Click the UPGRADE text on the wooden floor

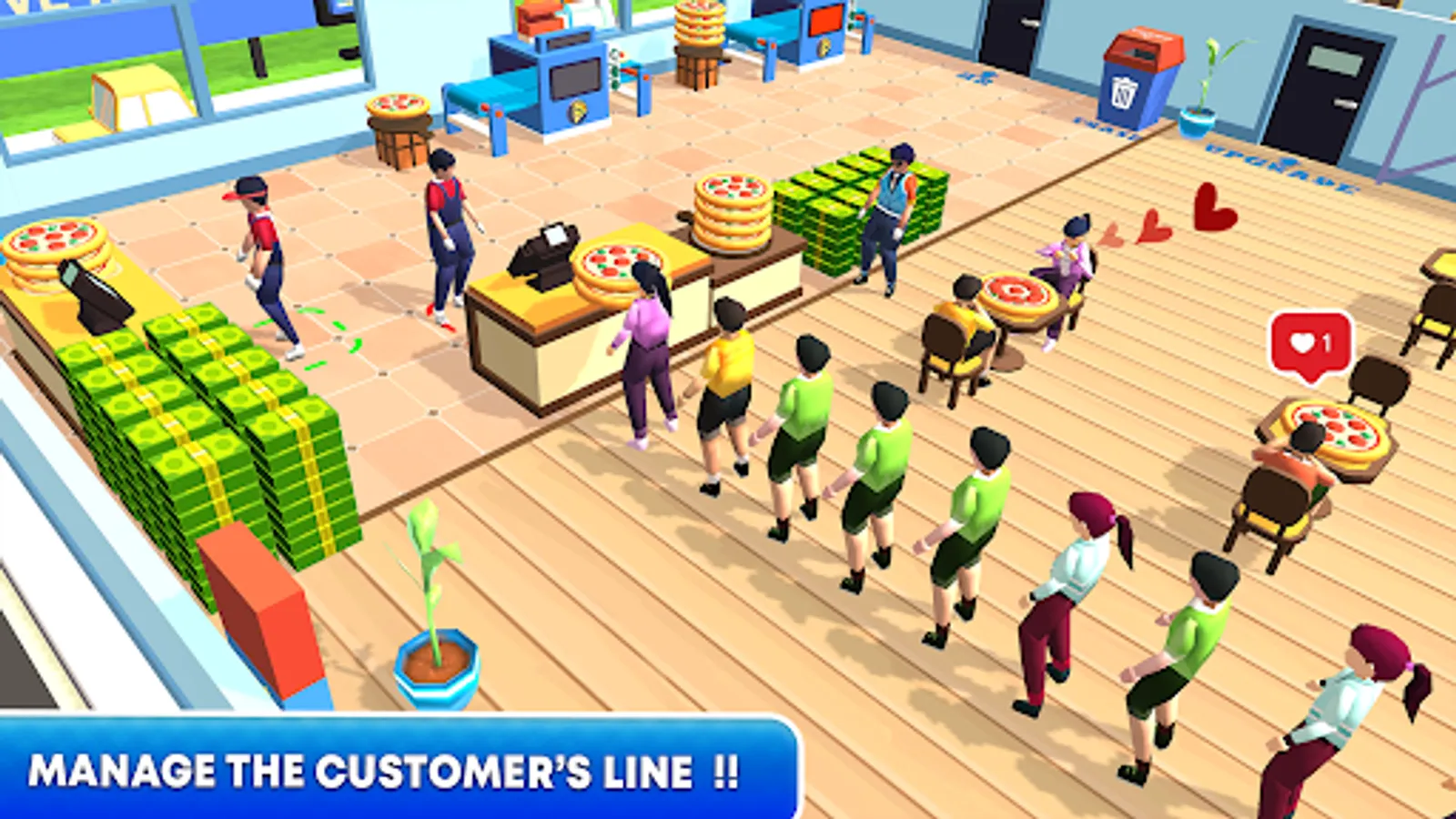[1274, 164]
